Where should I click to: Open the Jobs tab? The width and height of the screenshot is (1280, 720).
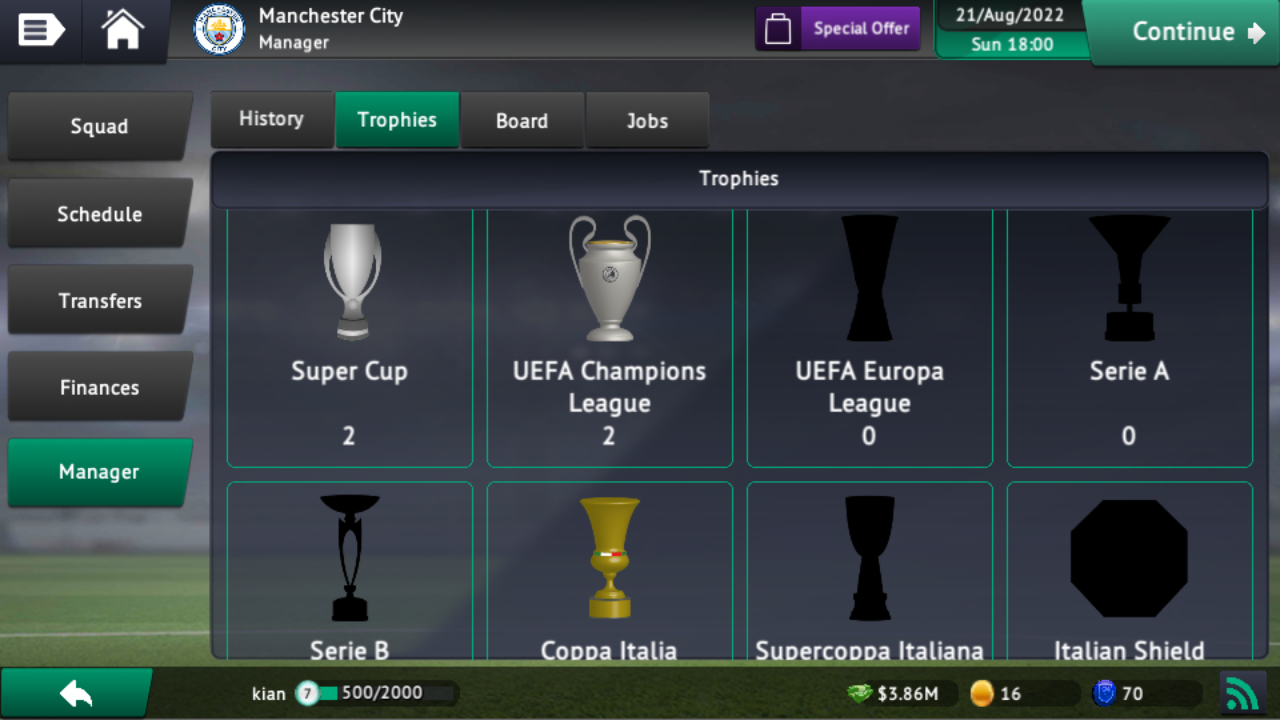(x=647, y=120)
